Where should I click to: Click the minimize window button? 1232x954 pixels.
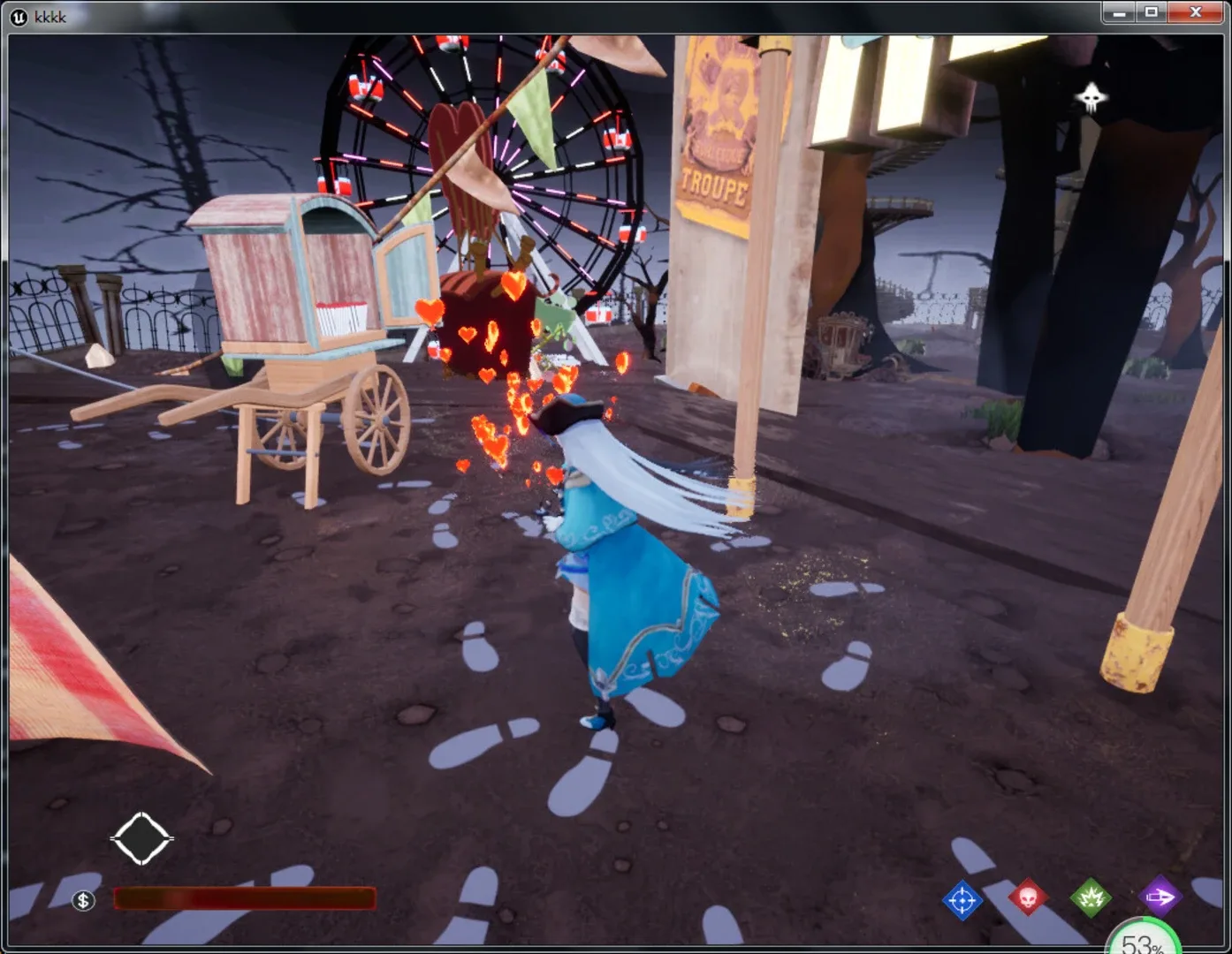1121,12
